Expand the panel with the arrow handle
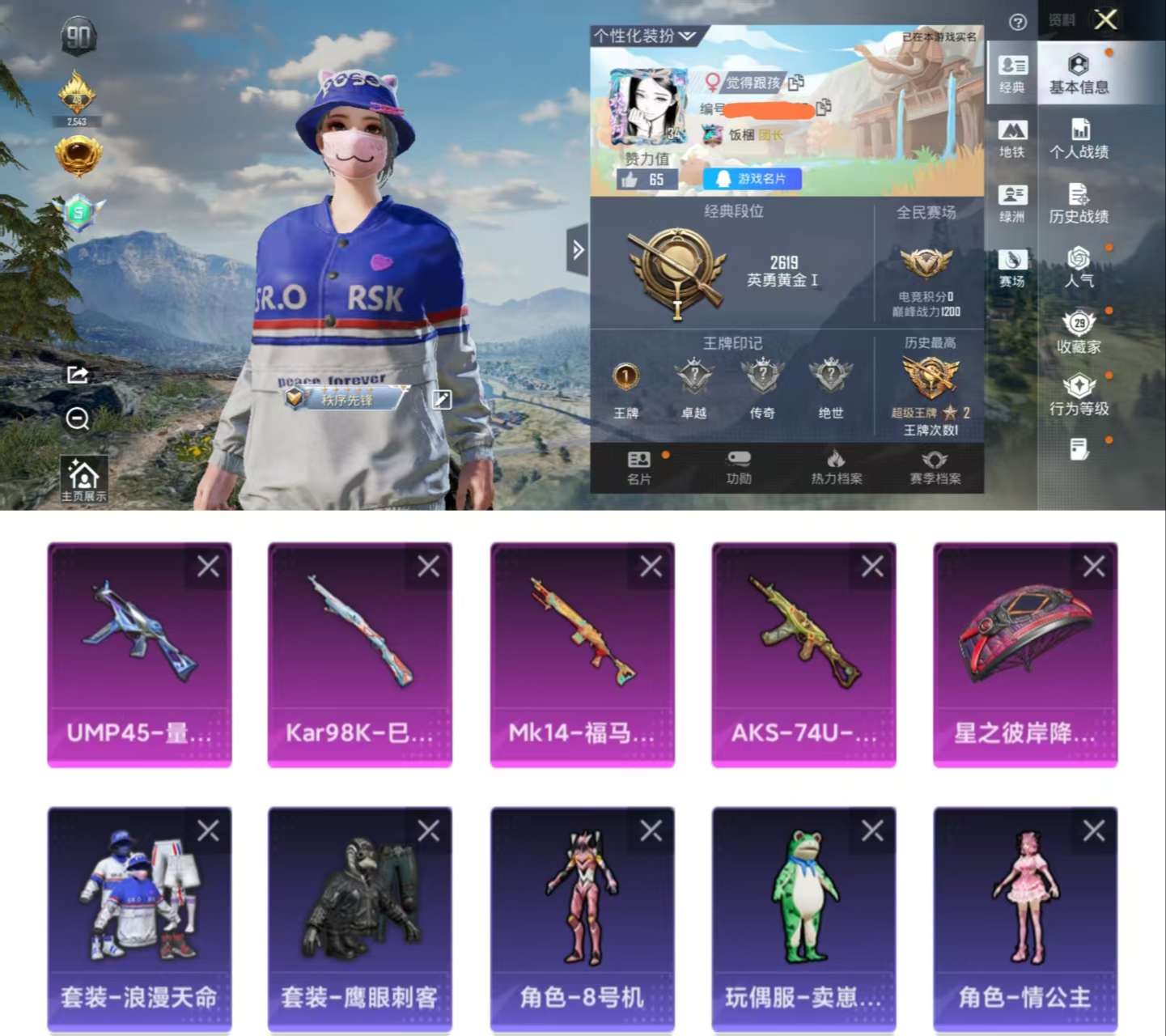1166x1036 pixels. point(578,250)
